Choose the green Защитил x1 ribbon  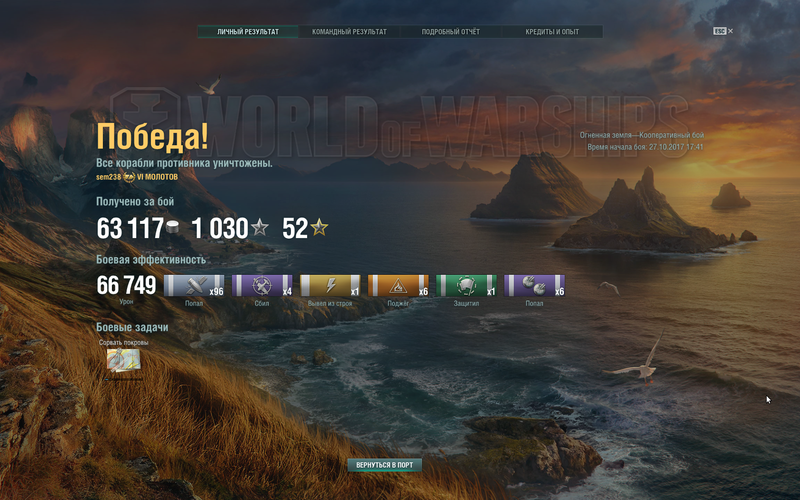click(x=466, y=286)
